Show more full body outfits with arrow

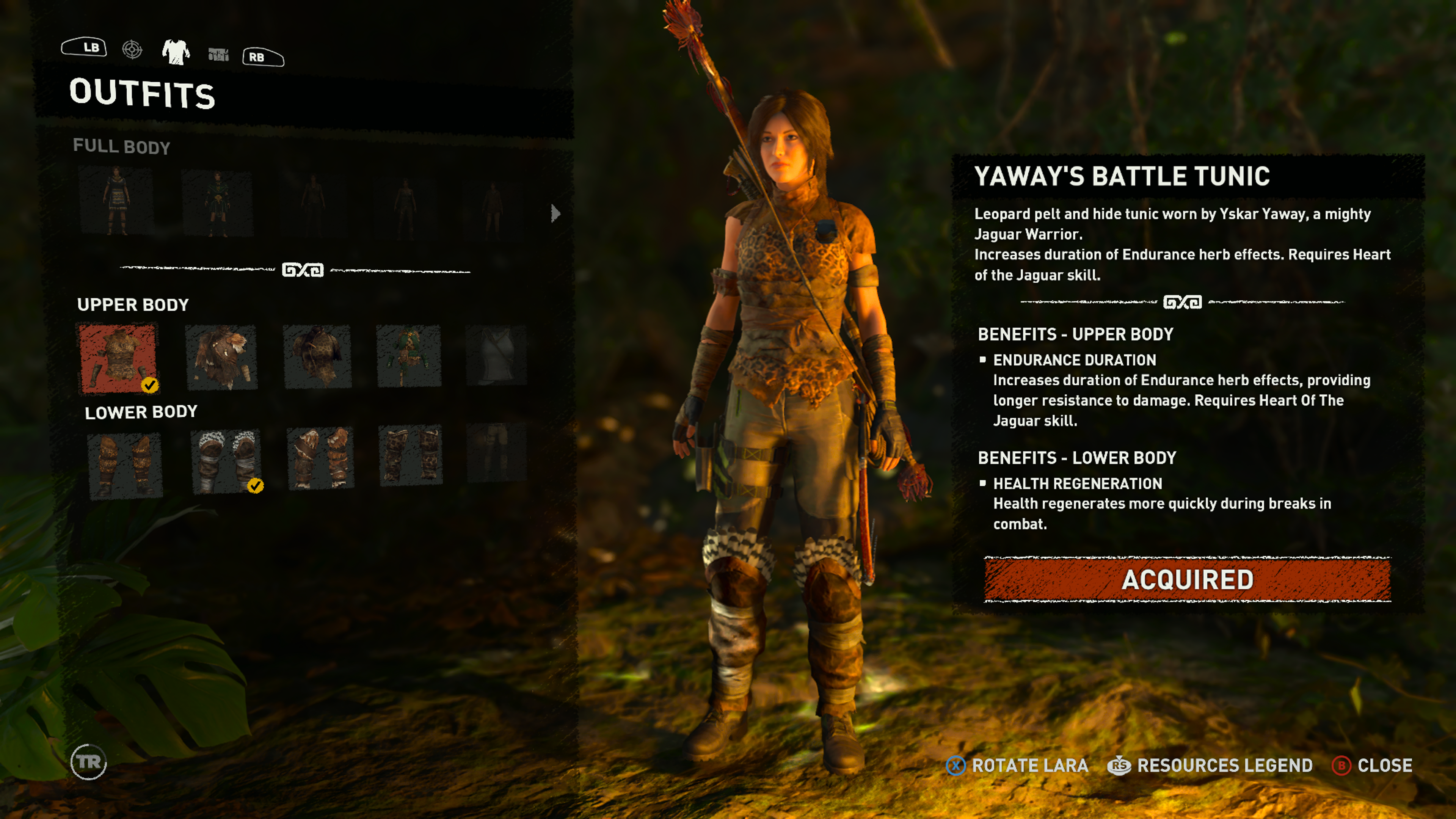[555, 213]
